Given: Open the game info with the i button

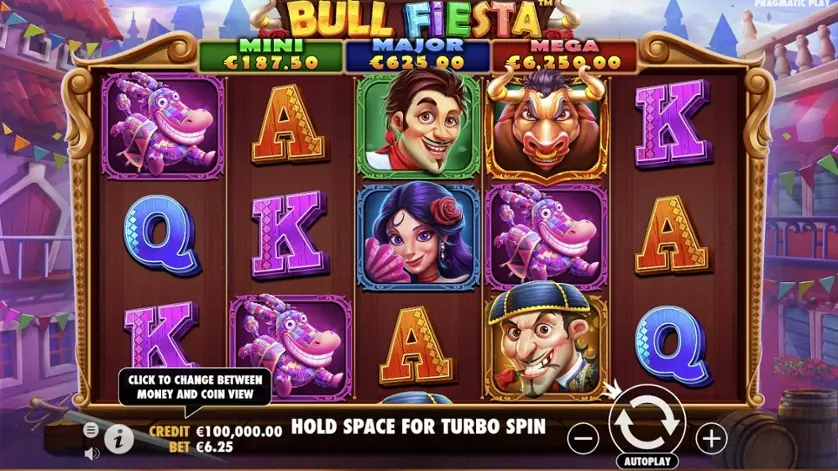Looking at the screenshot, I should point(119,437).
